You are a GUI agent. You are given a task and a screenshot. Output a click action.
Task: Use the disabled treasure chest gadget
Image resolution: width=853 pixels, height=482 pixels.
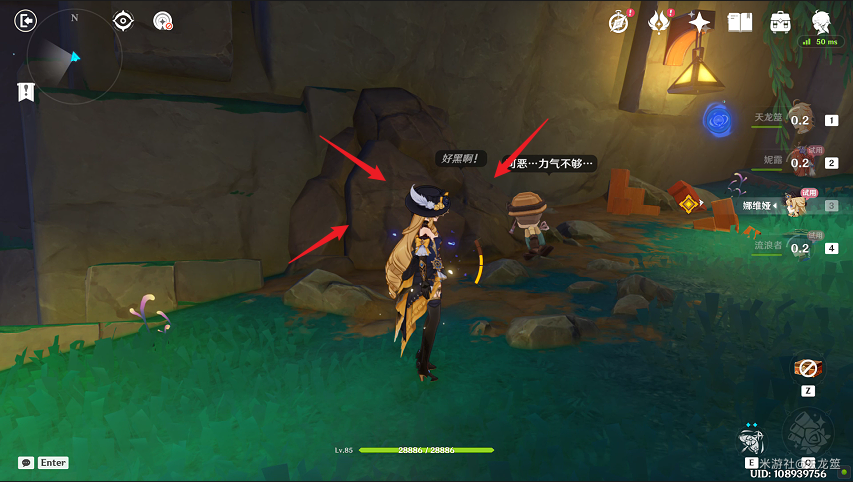point(807,368)
